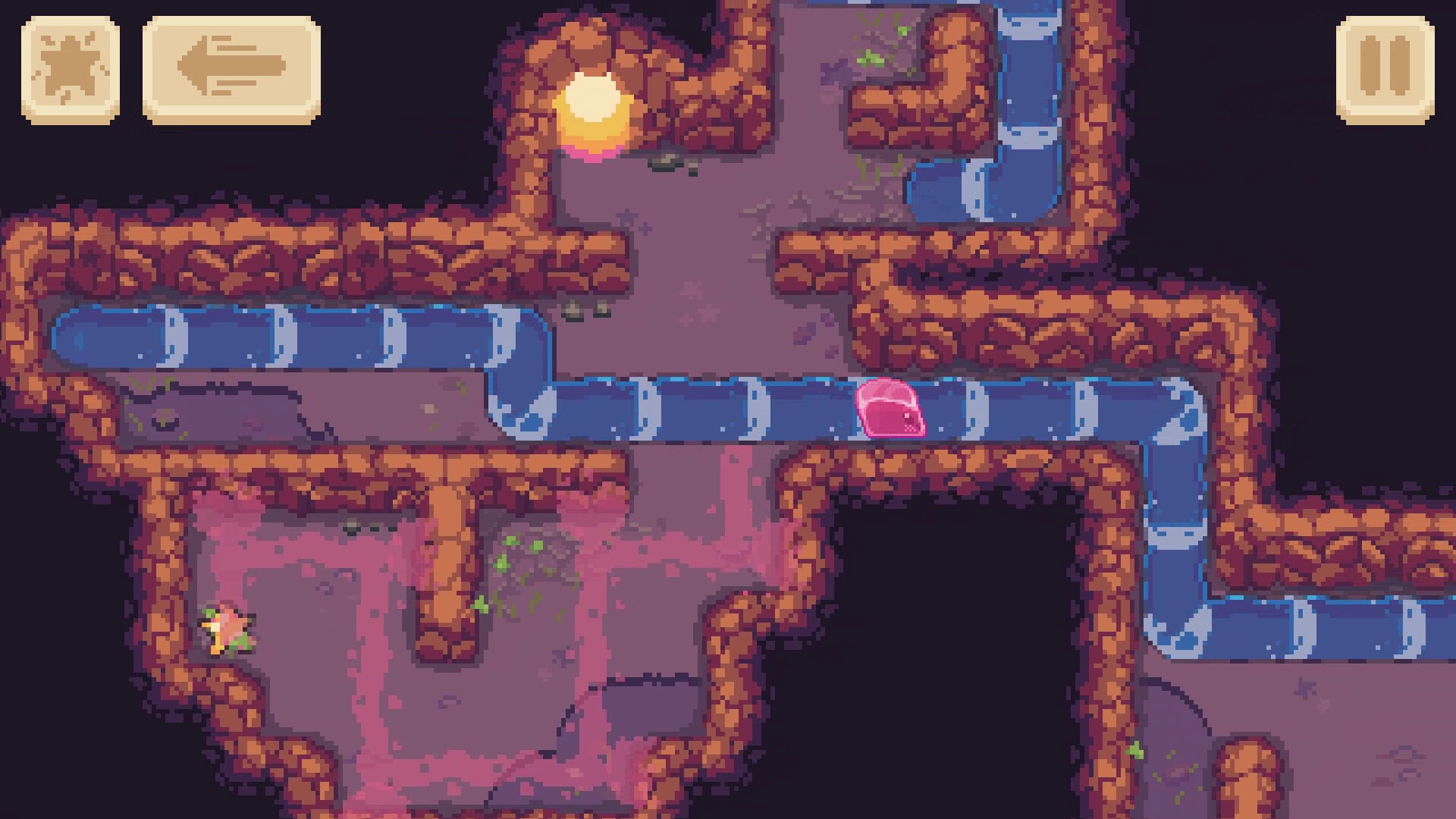Viewport: 1456px width, 819px height.
Task: Click the splat restart level icon
Action: pos(72,71)
